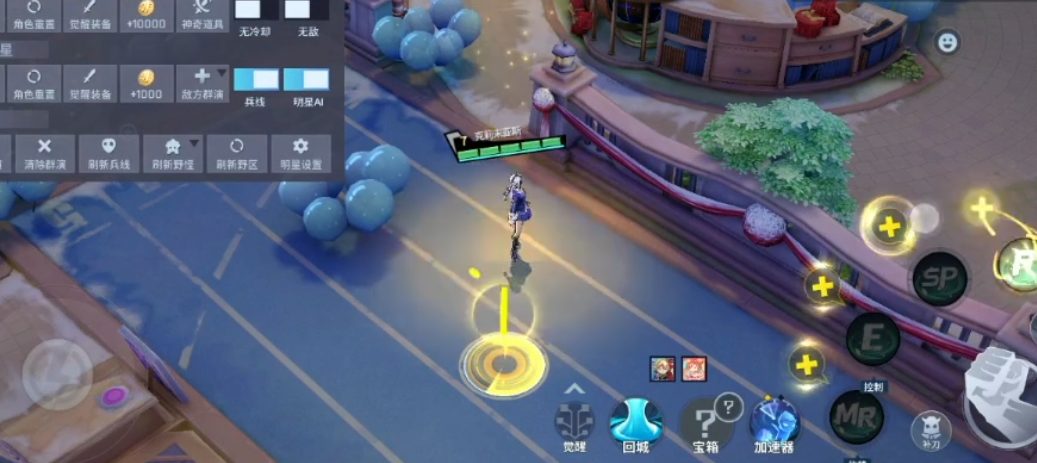Screen dimensions: 1037x463
Task: Open the 神奇道具 magic items button
Action: 202,14
